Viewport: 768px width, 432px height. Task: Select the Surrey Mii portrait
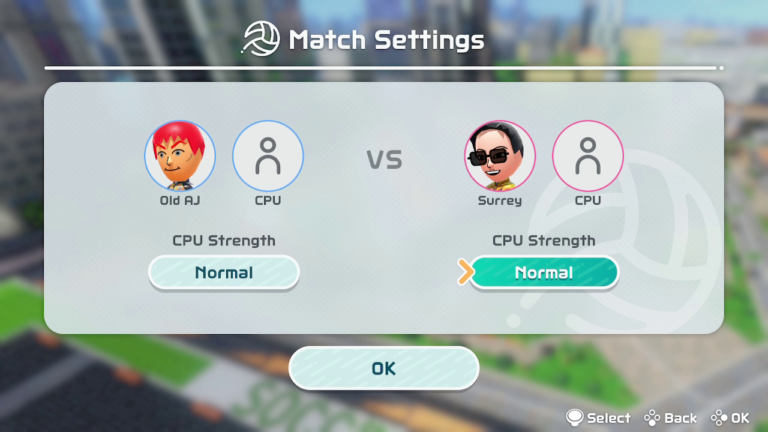pos(499,156)
